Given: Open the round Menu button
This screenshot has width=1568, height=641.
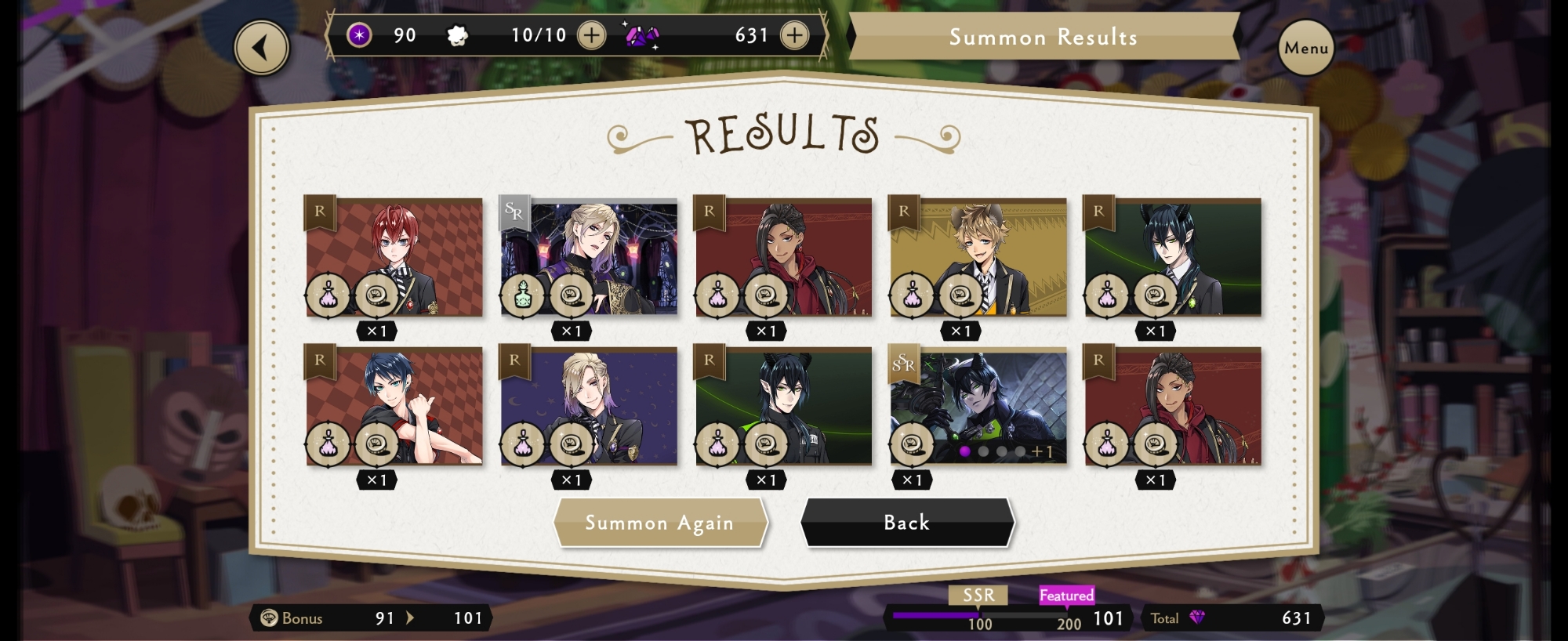Looking at the screenshot, I should click(1305, 48).
